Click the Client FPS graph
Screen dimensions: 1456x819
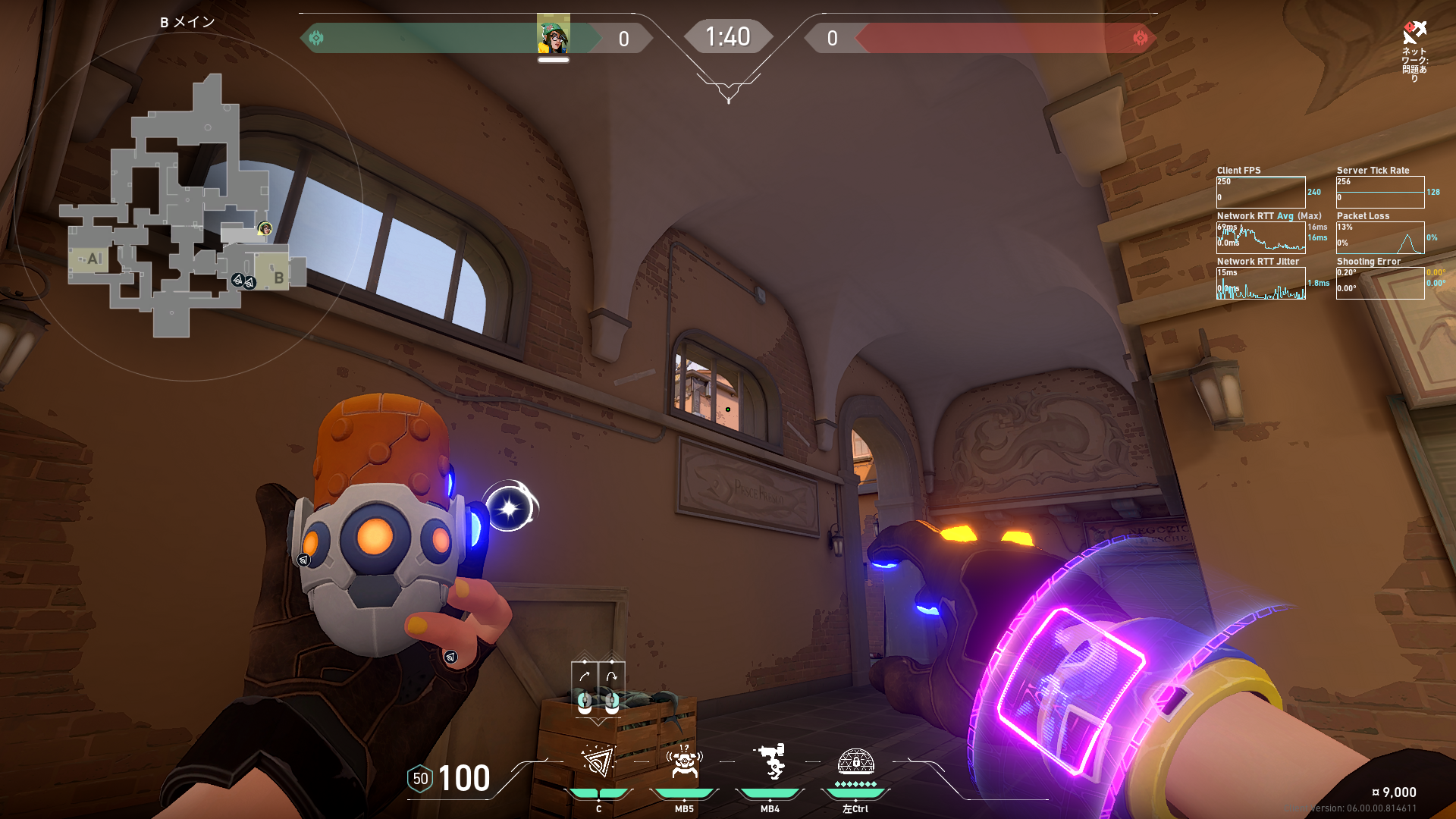[x=1260, y=192]
